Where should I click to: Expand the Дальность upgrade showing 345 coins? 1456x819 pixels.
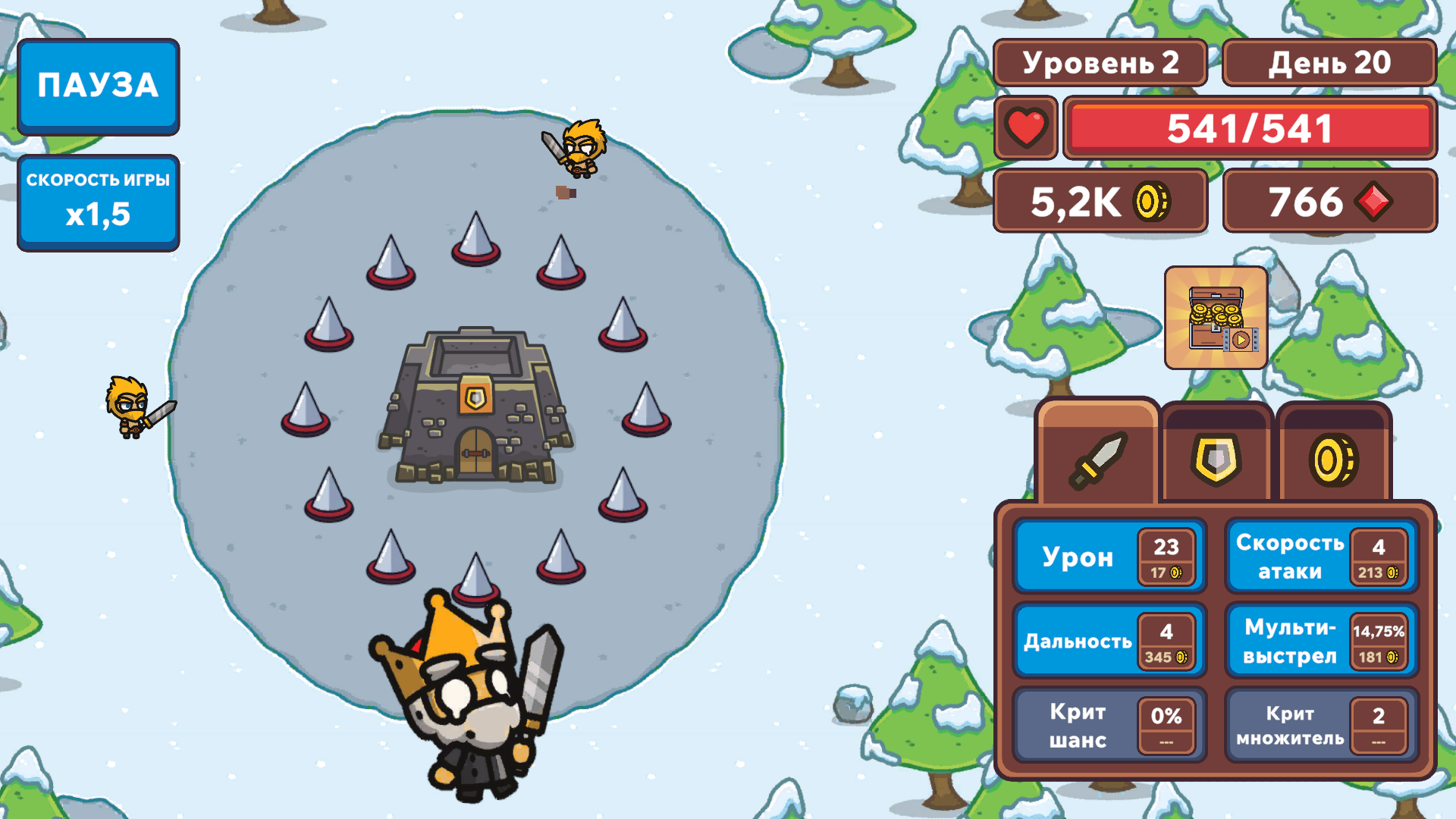tap(1109, 641)
